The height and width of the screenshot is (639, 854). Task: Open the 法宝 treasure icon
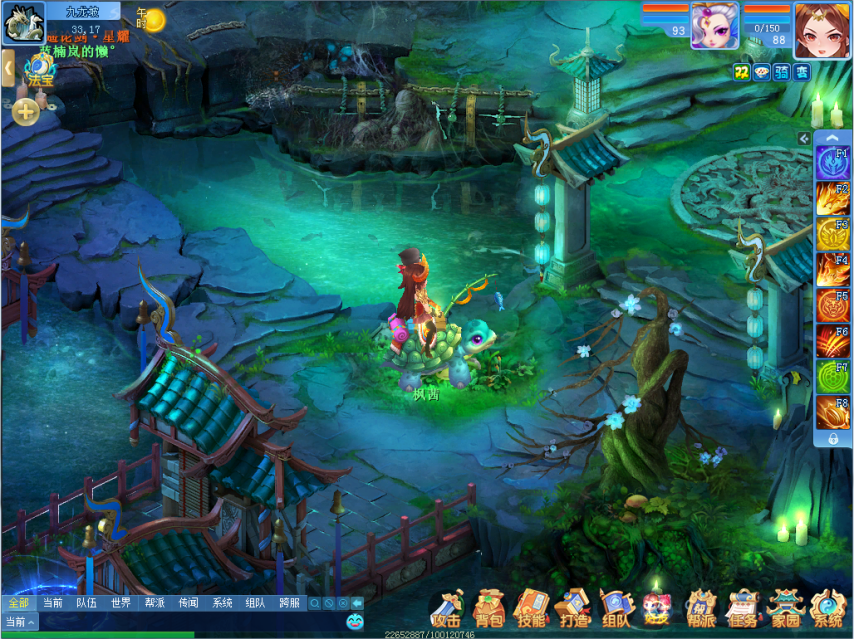point(40,73)
